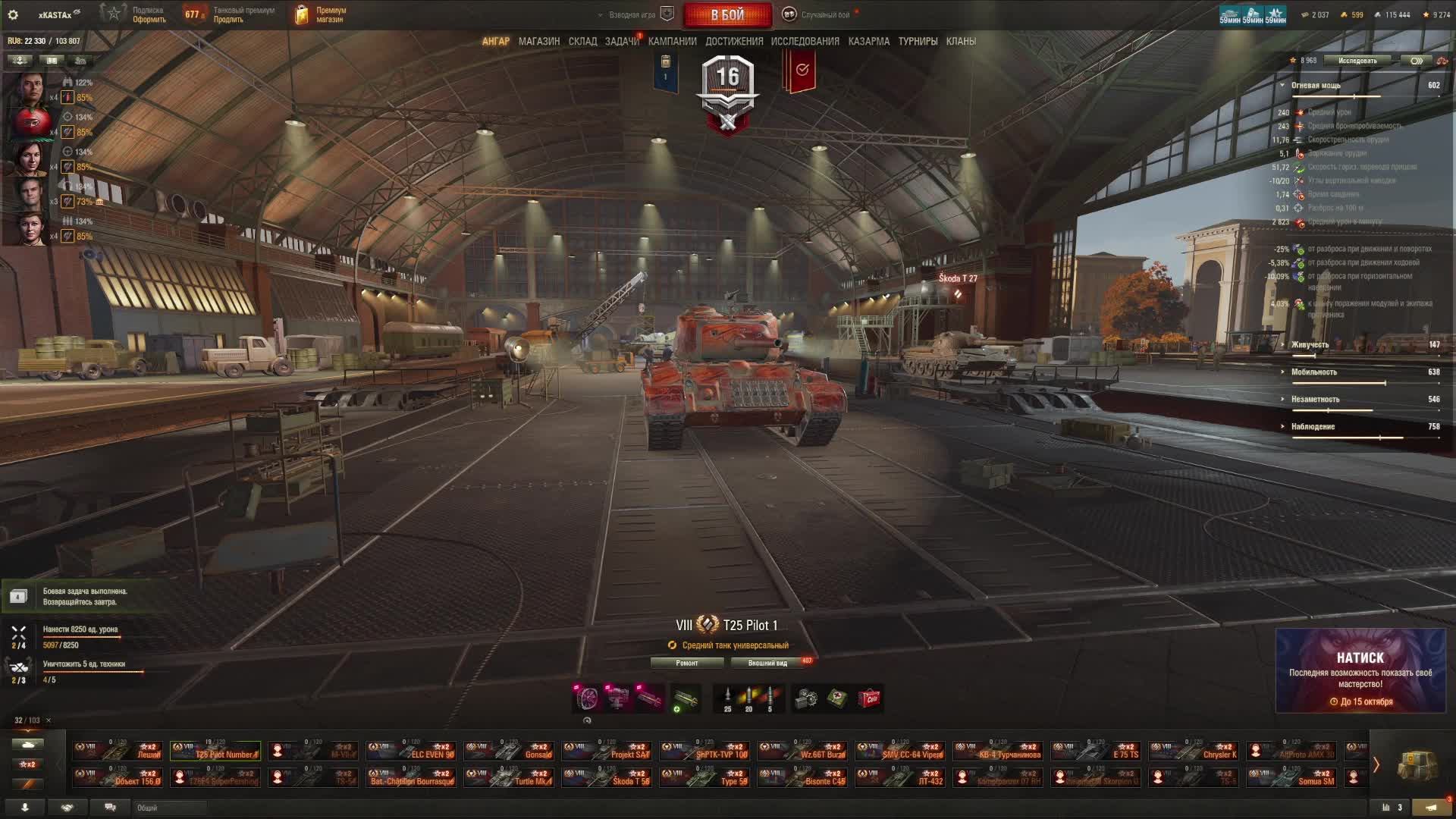Open the «Казарма» barracks tab
The height and width of the screenshot is (819, 1456).
point(868,42)
